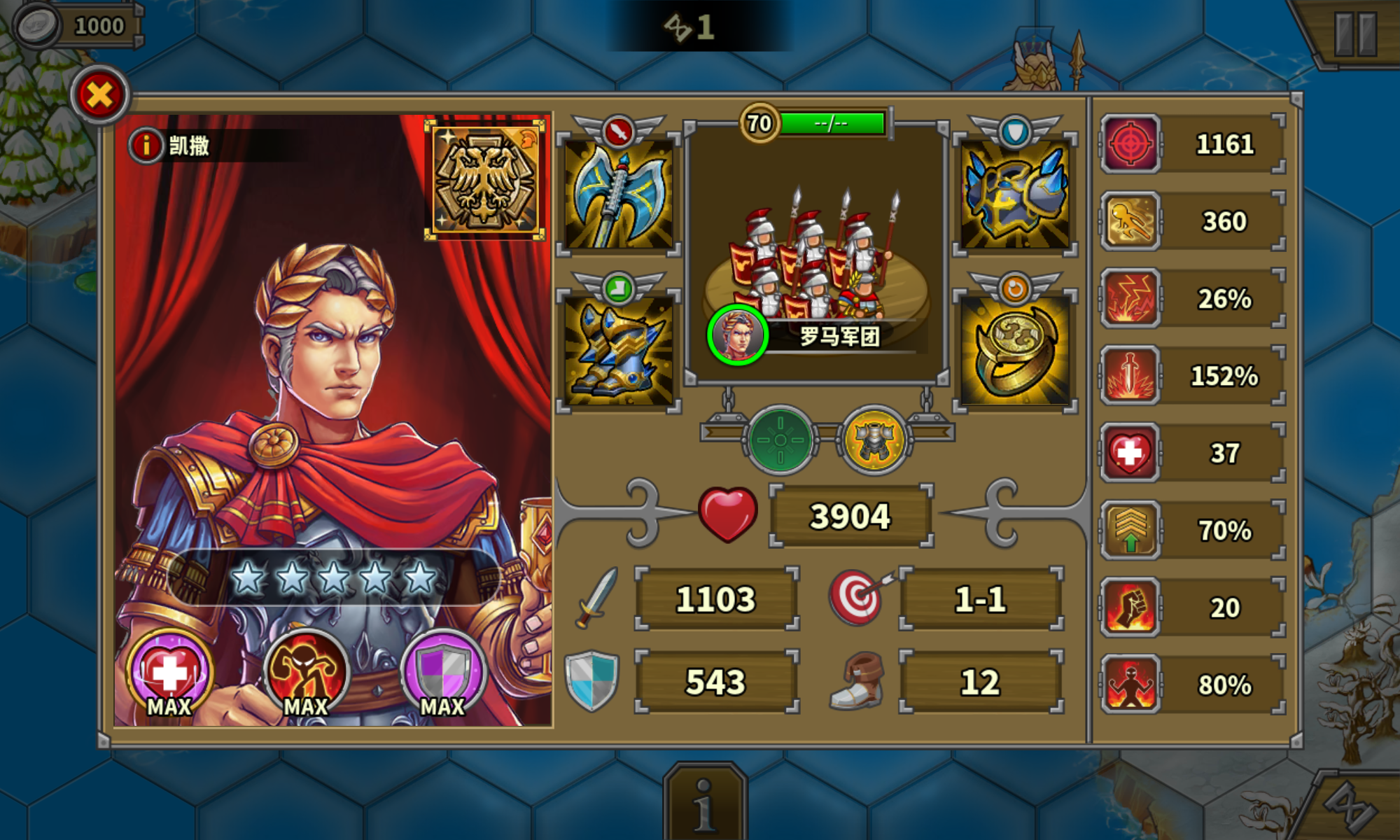Toggle the armor display mode selector

[874, 440]
